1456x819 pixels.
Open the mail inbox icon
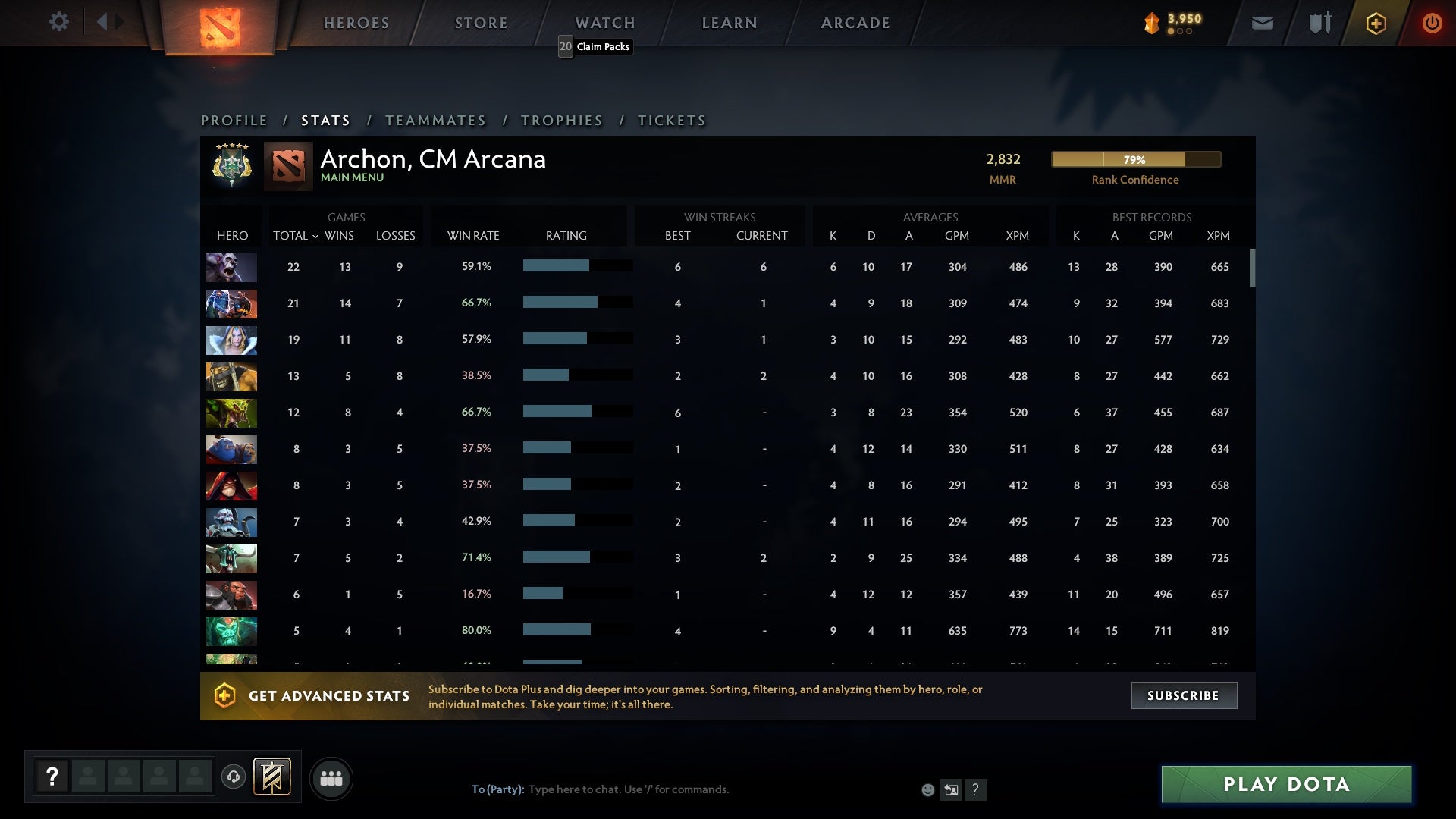coord(1262,23)
